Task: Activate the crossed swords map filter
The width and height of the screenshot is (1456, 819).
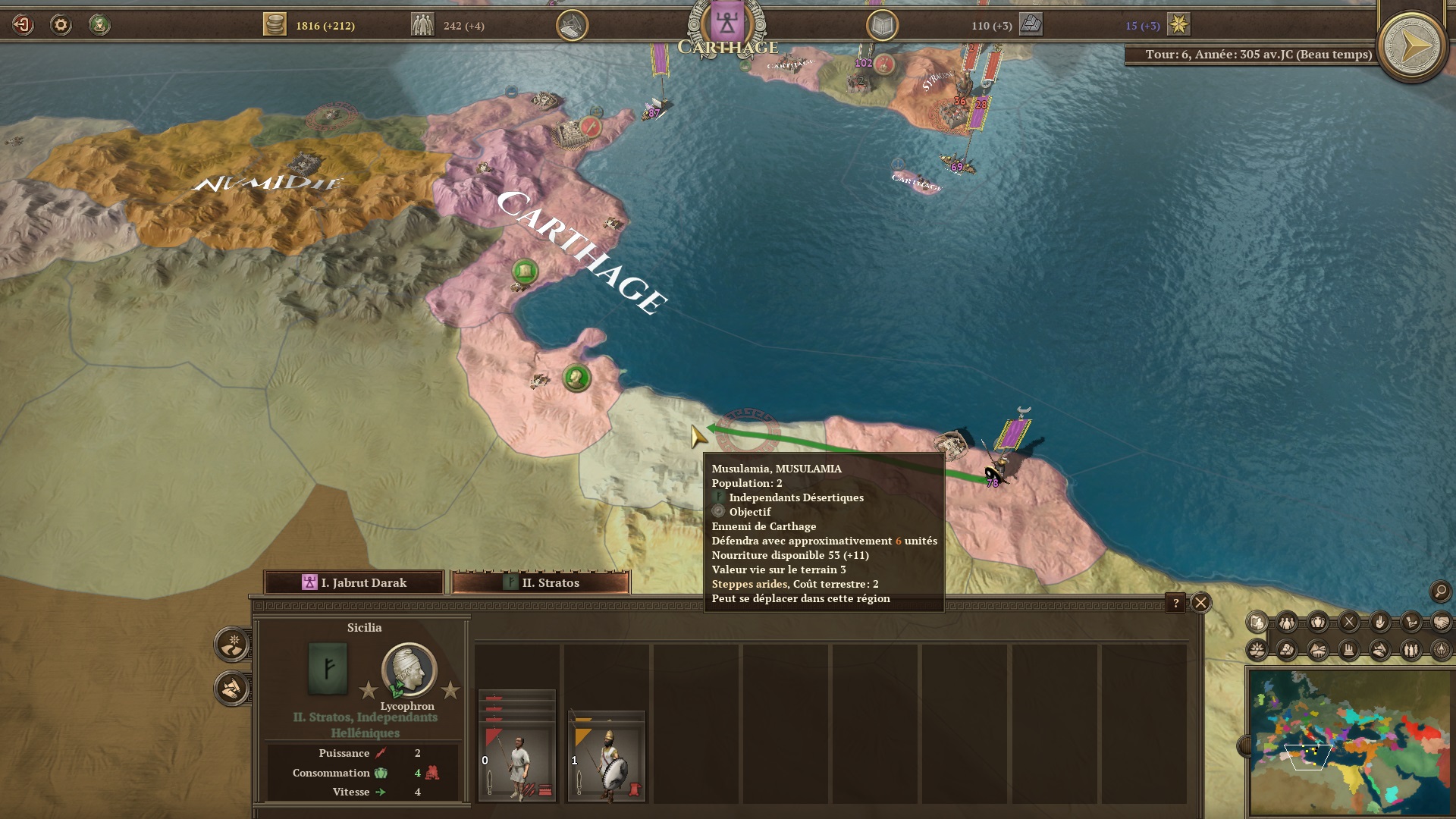Action: pos(1349,623)
